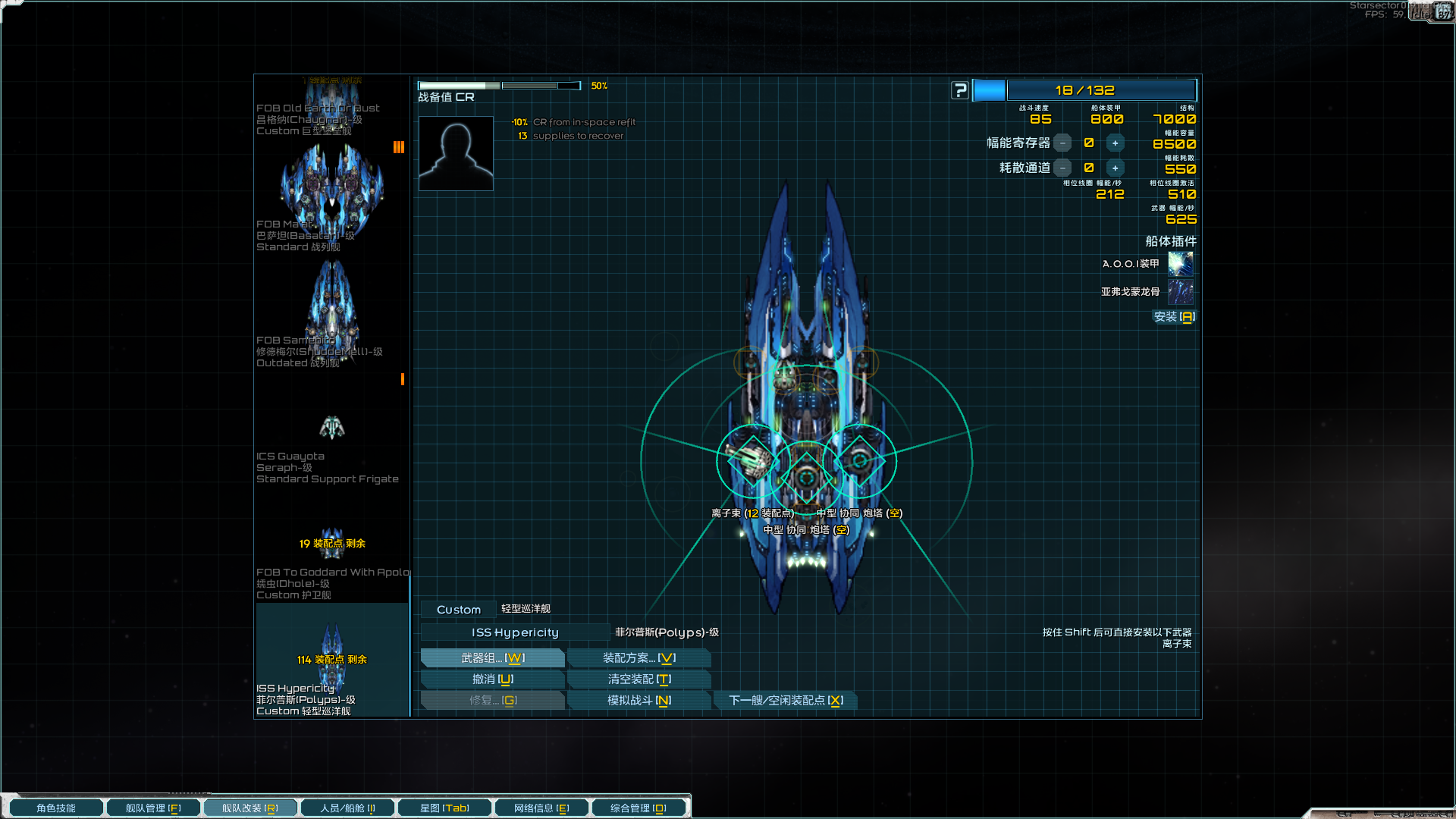Decrease 耗散通道 with the minus stepper
1456x819 pixels.
pos(1063,168)
